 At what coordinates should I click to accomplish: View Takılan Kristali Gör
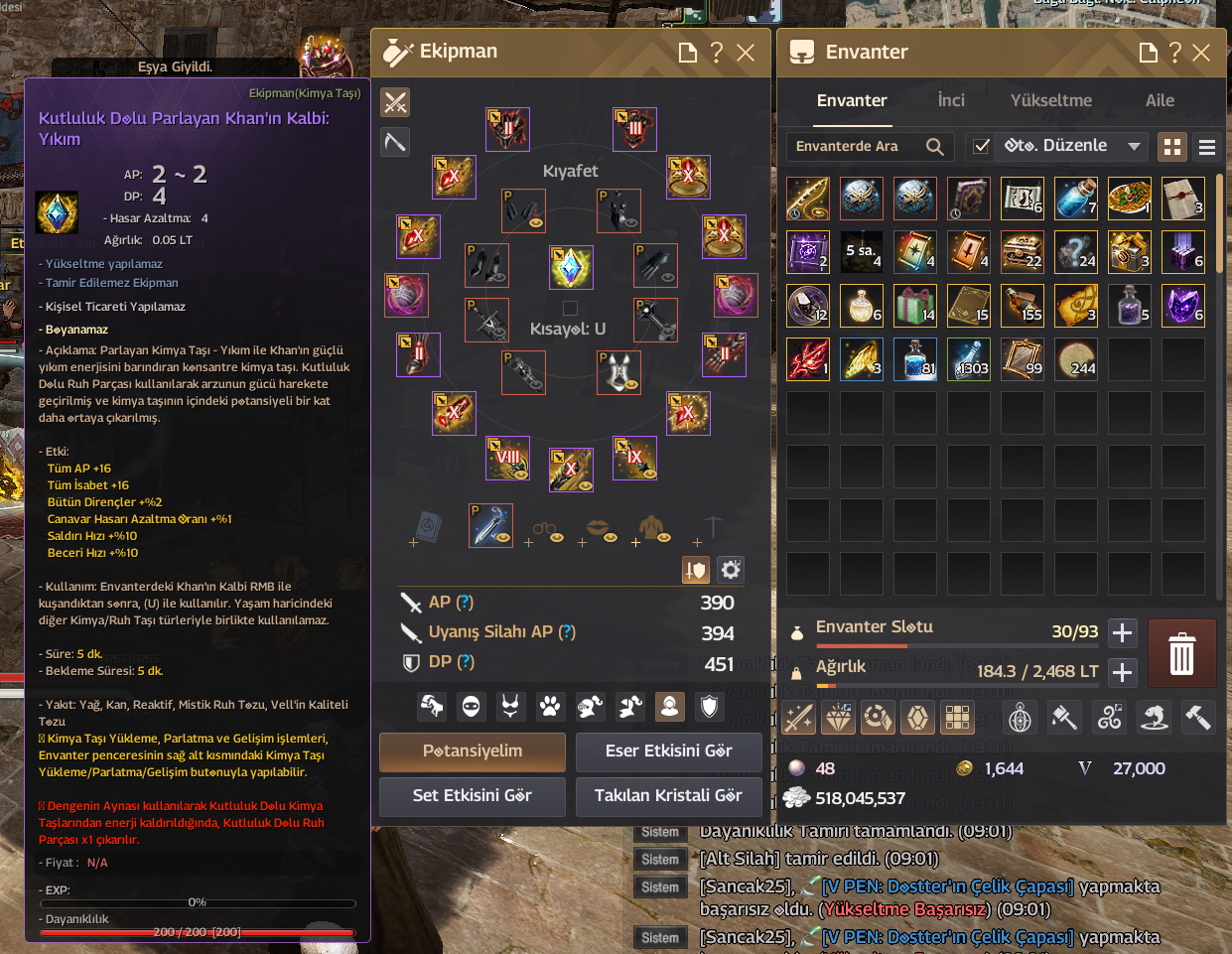click(x=668, y=796)
